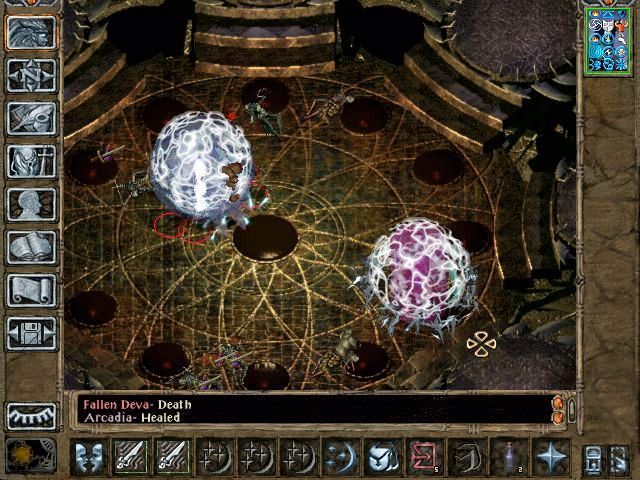Use the potion bottle quick item
Viewport: 640px width, 480px height.
click(509, 457)
